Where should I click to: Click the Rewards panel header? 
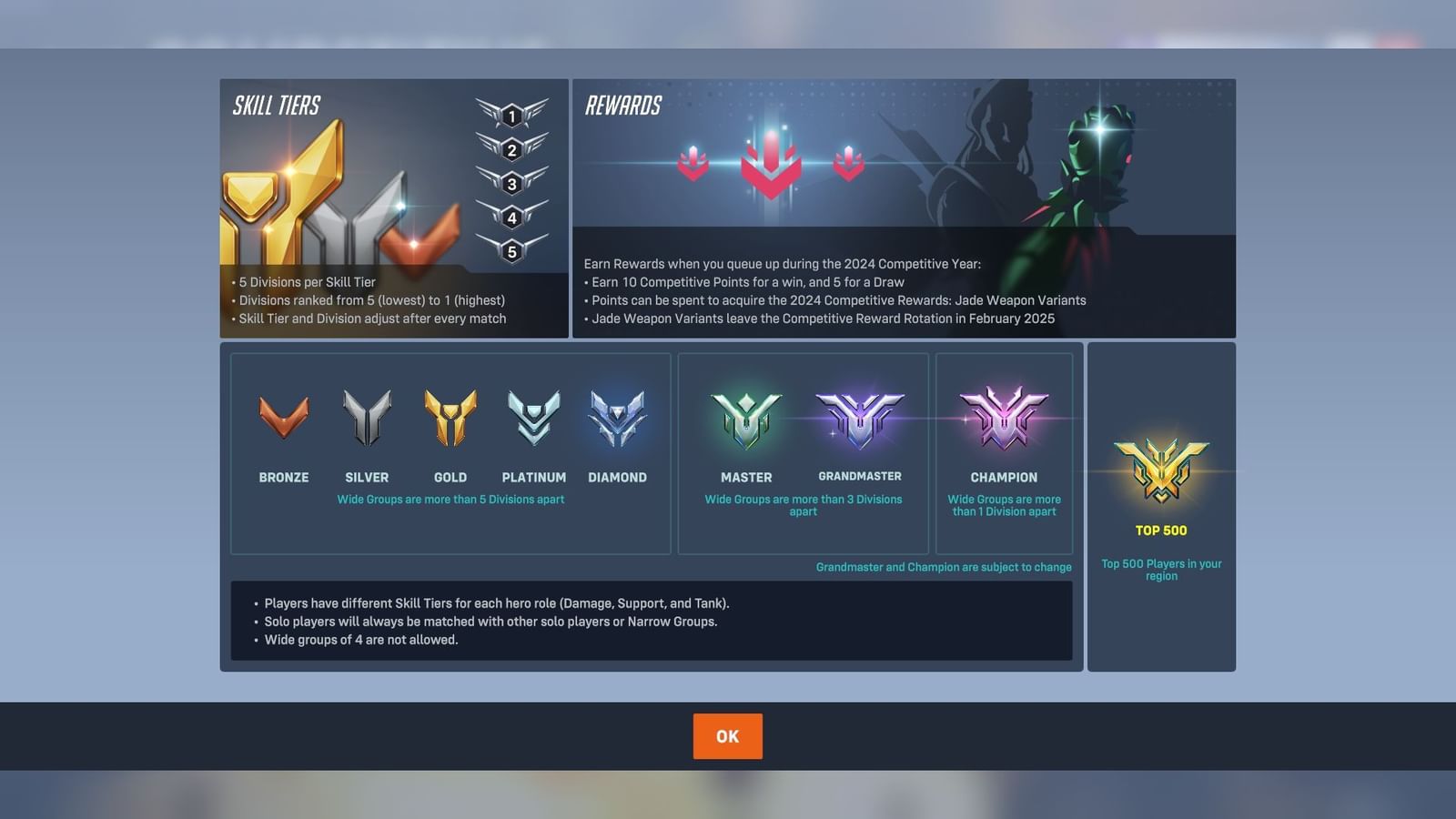(x=622, y=105)
